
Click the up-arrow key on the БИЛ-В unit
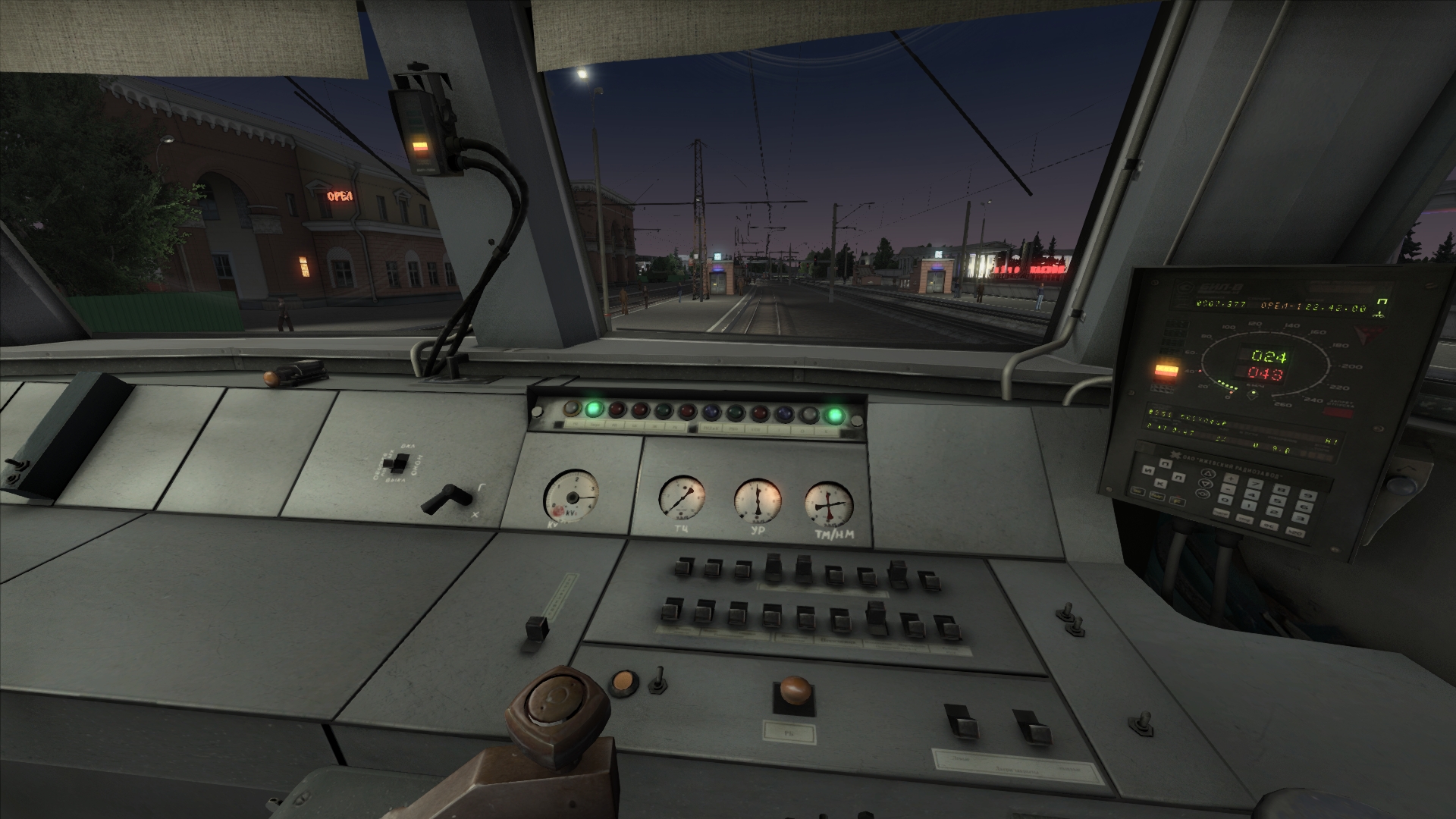tap(1208, 473)
